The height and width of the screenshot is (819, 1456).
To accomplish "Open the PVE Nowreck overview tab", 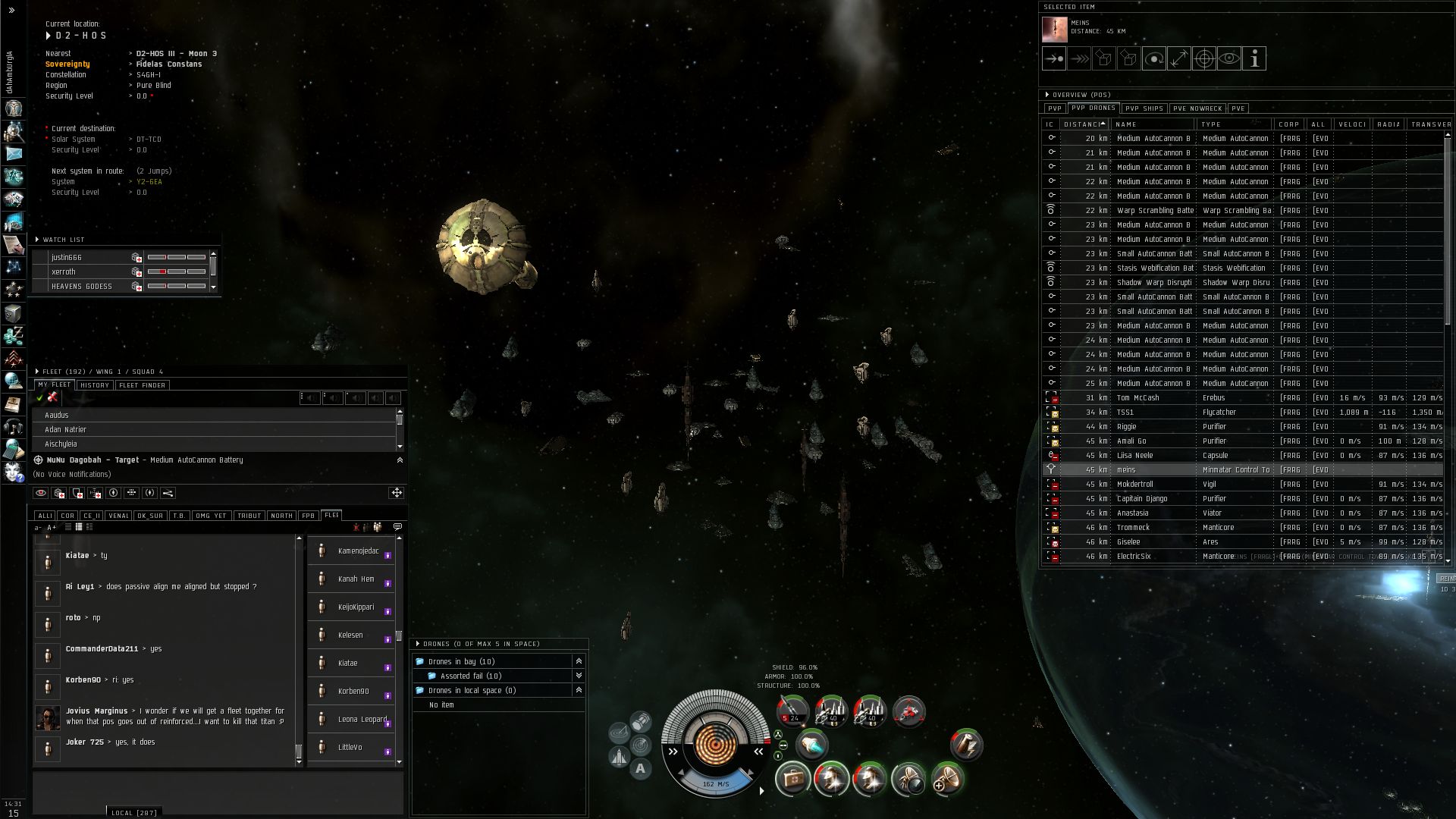I will 1197,108.
